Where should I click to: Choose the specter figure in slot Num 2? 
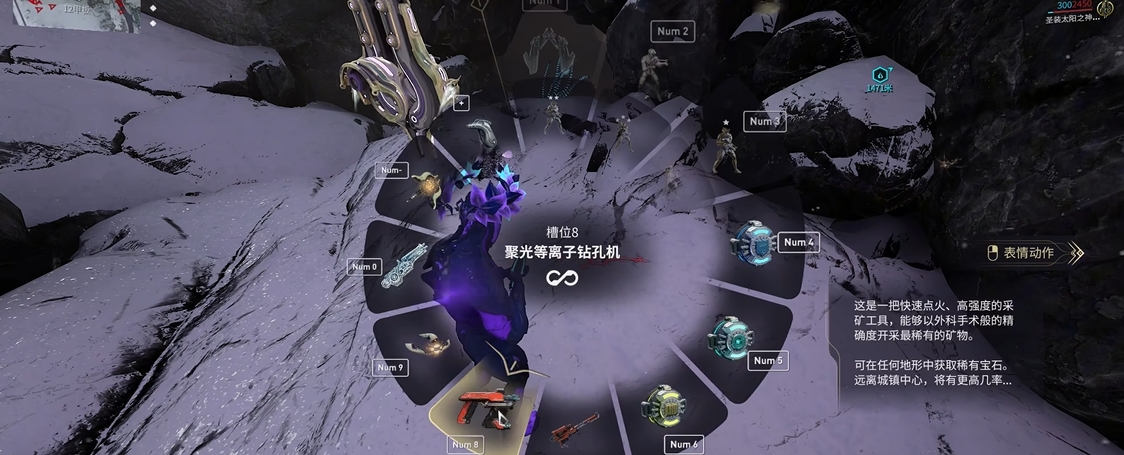pyautogui.click(x=650, y=70)
